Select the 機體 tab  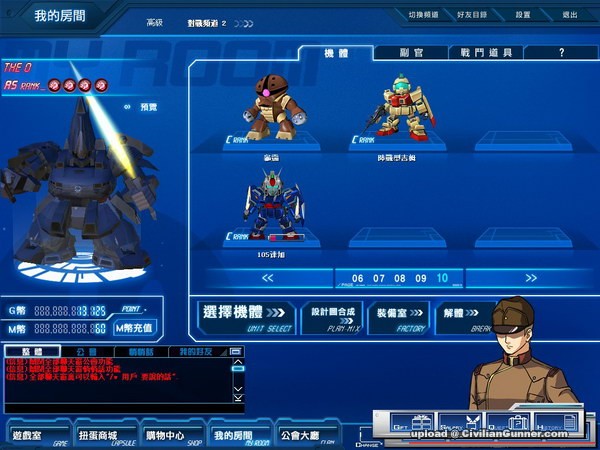pos(335,52)
